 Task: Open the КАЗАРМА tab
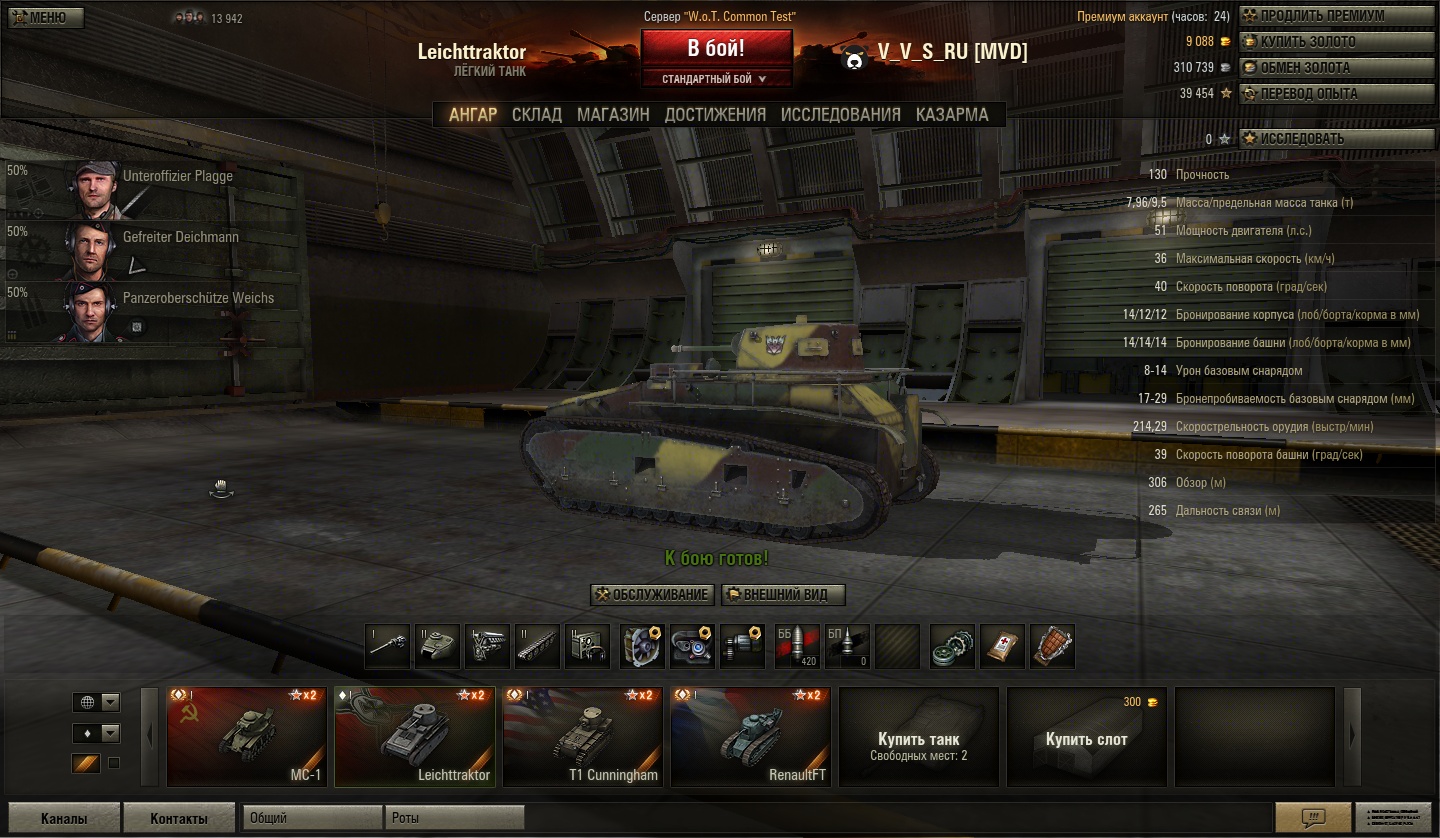(x=952, y=115)
